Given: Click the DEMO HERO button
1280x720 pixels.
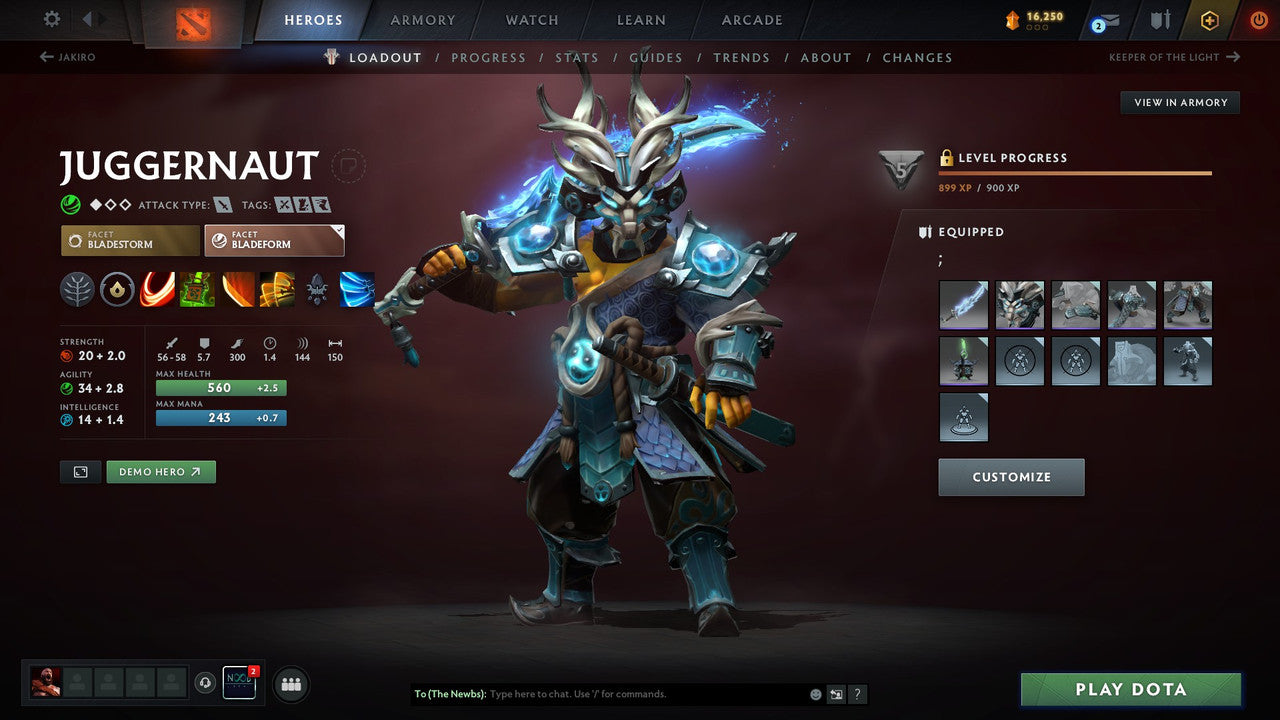Looking at the screenshot, I should 160,471.
